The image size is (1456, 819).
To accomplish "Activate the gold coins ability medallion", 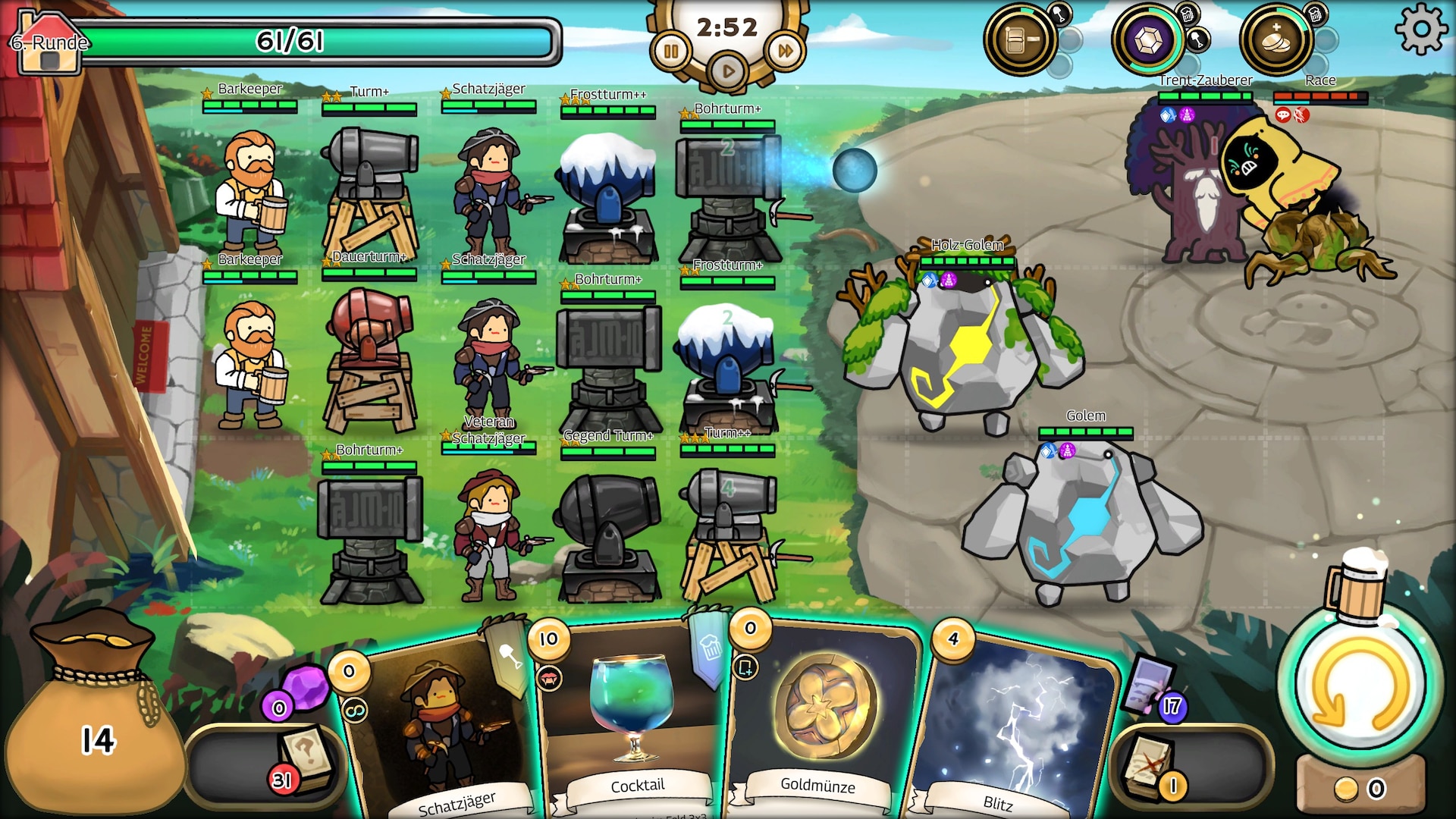I will 1276,39.
